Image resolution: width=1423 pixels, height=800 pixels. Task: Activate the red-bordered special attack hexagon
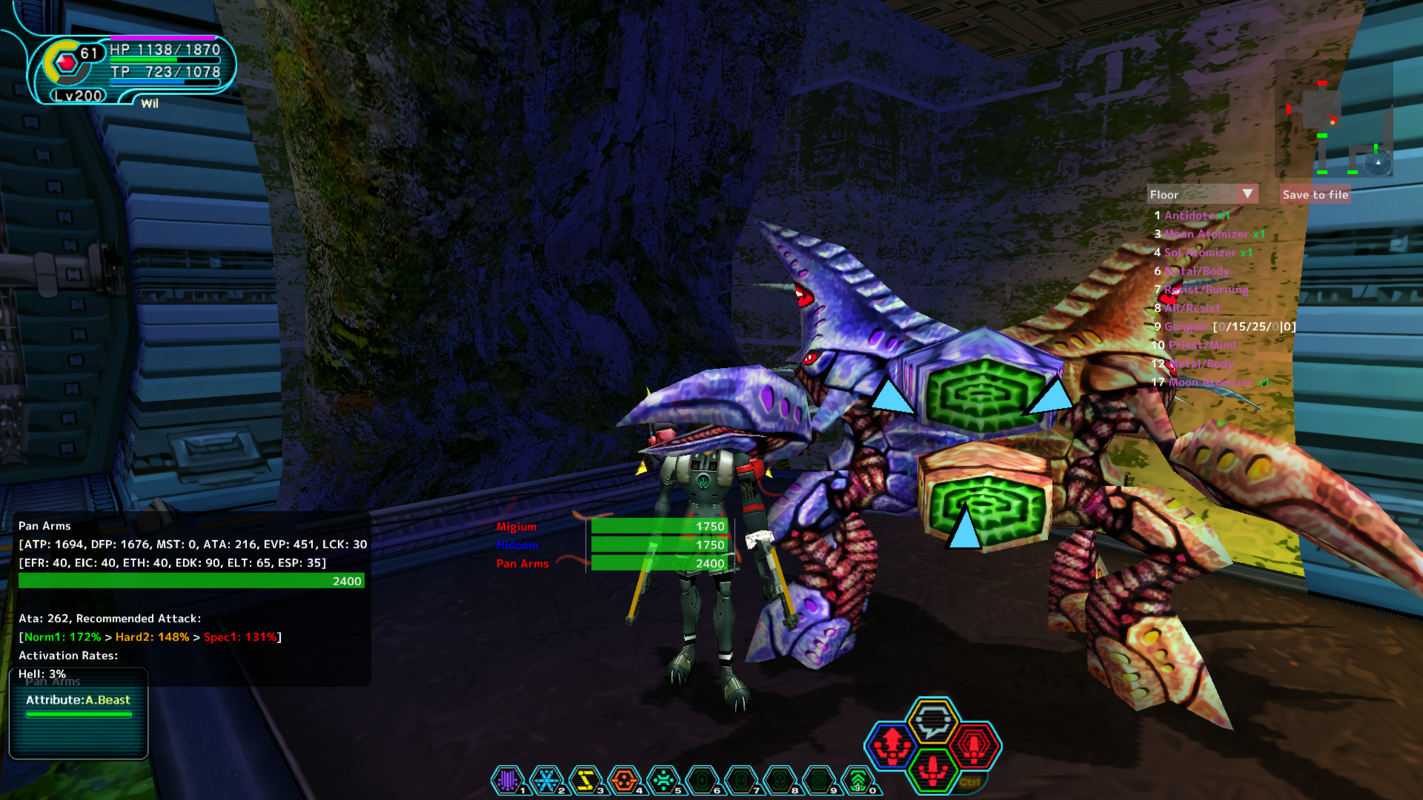point(975,746)
